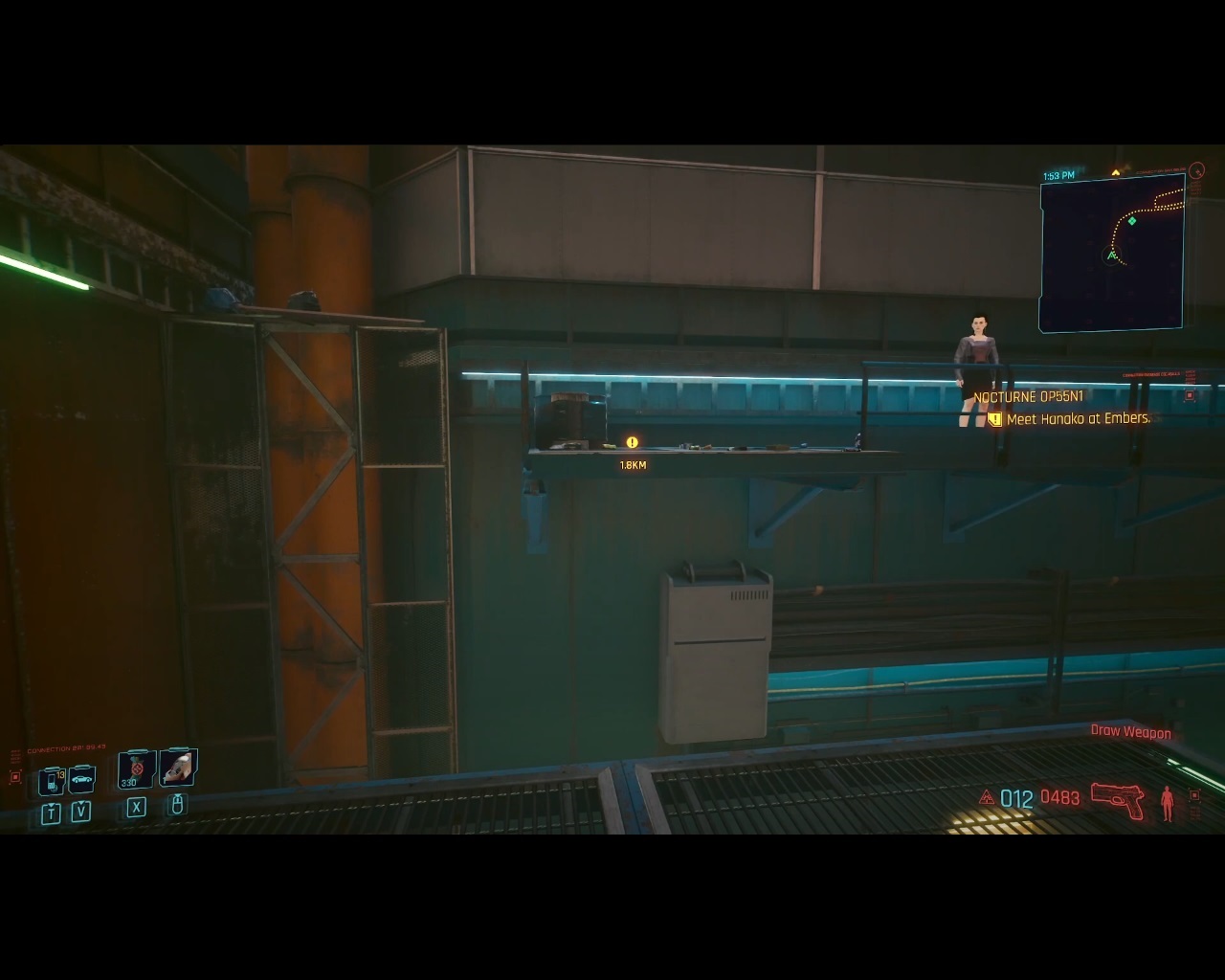
Task: Select the green diamond marker on minimap
Action: [x=1132, y=221]
